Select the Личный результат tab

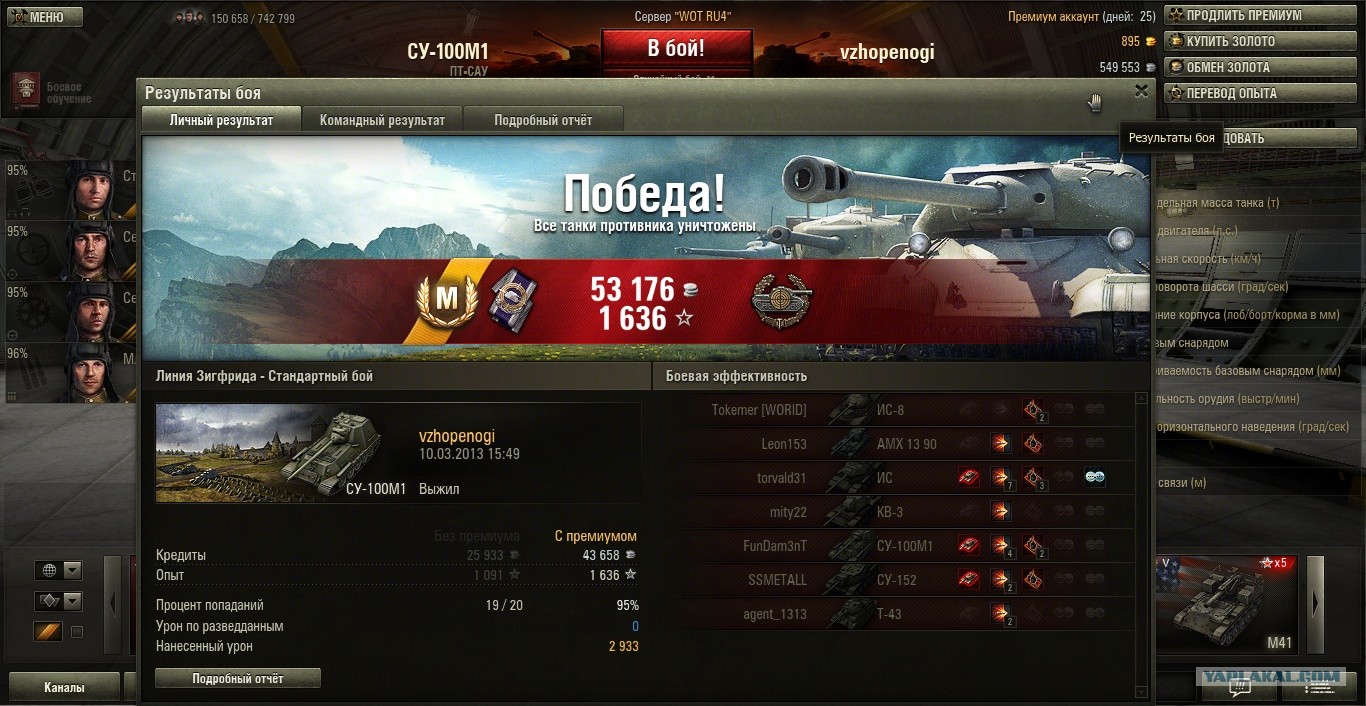click(x=221, y=120)
